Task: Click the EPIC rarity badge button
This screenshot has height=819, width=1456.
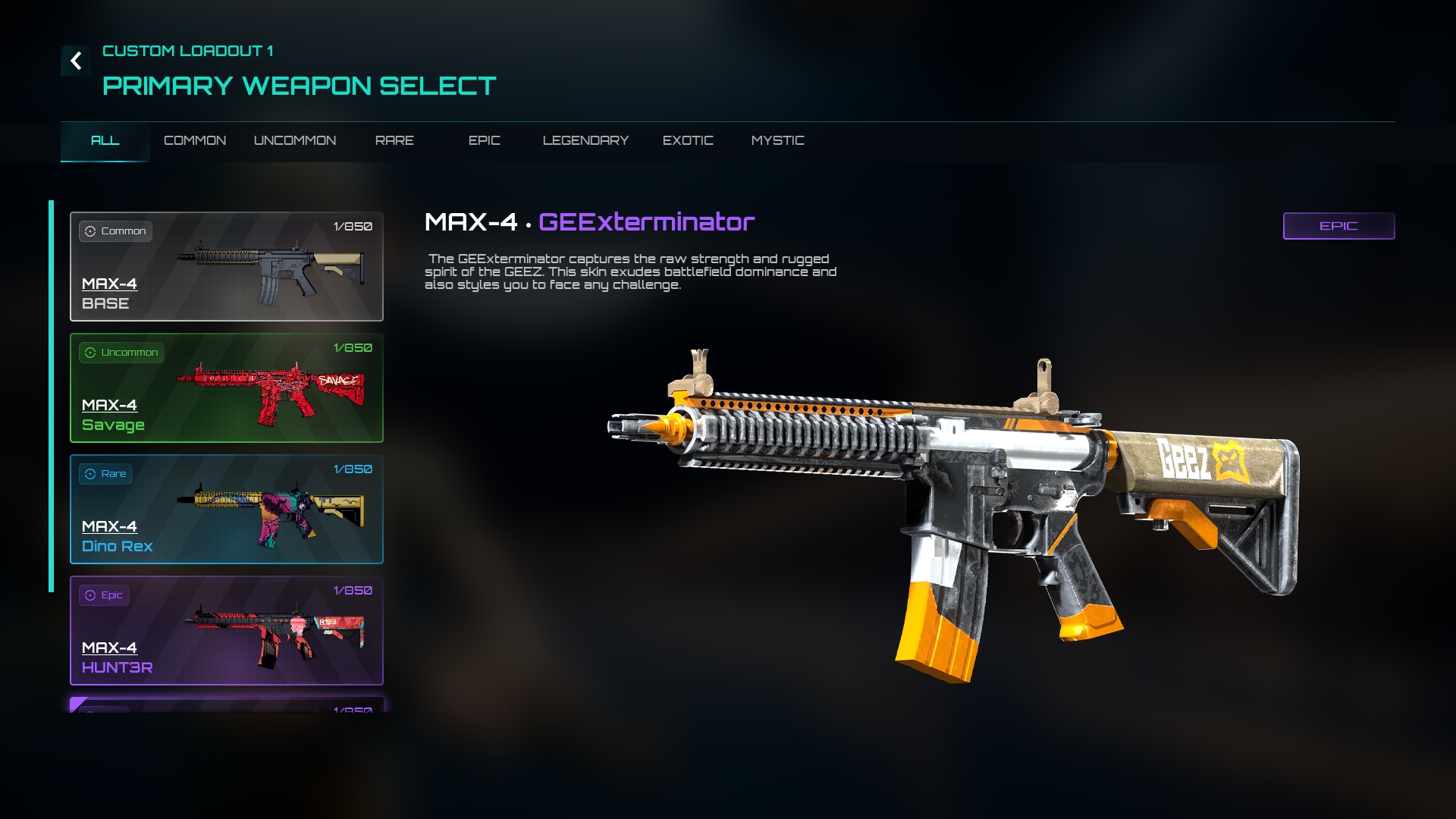Action: pyautogui.click(x=1338, y=226)
